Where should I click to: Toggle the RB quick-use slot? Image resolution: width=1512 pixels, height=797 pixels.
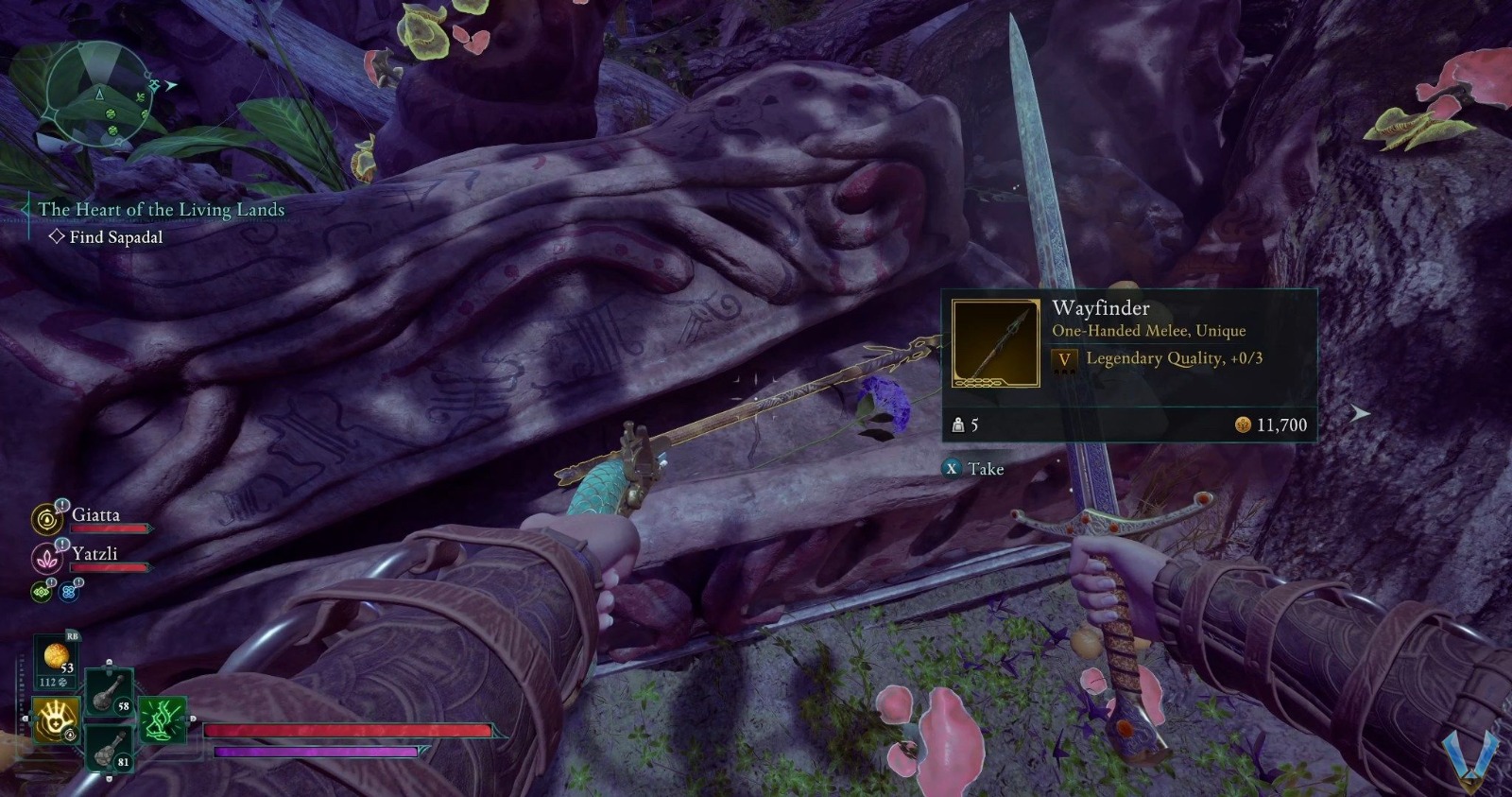point(71,636)
